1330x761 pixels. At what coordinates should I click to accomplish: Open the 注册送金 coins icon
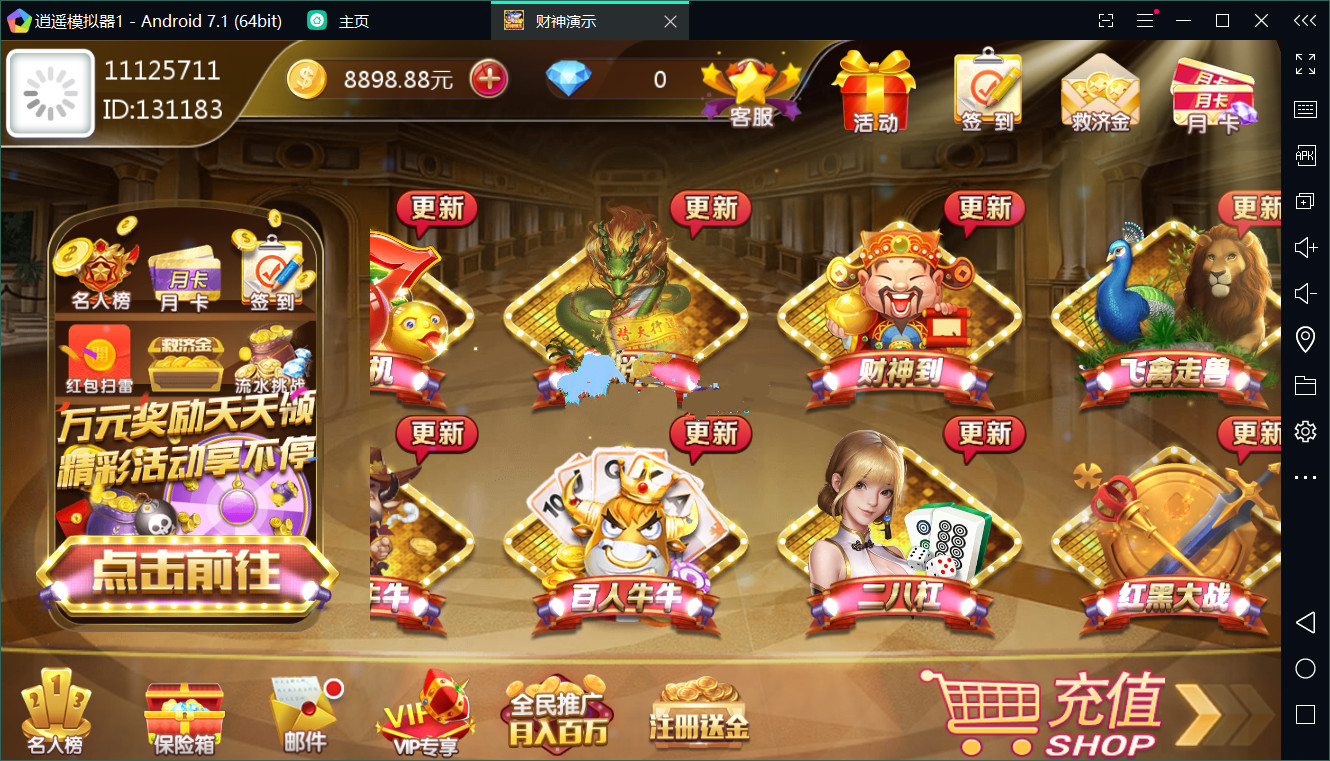point(695,710)
